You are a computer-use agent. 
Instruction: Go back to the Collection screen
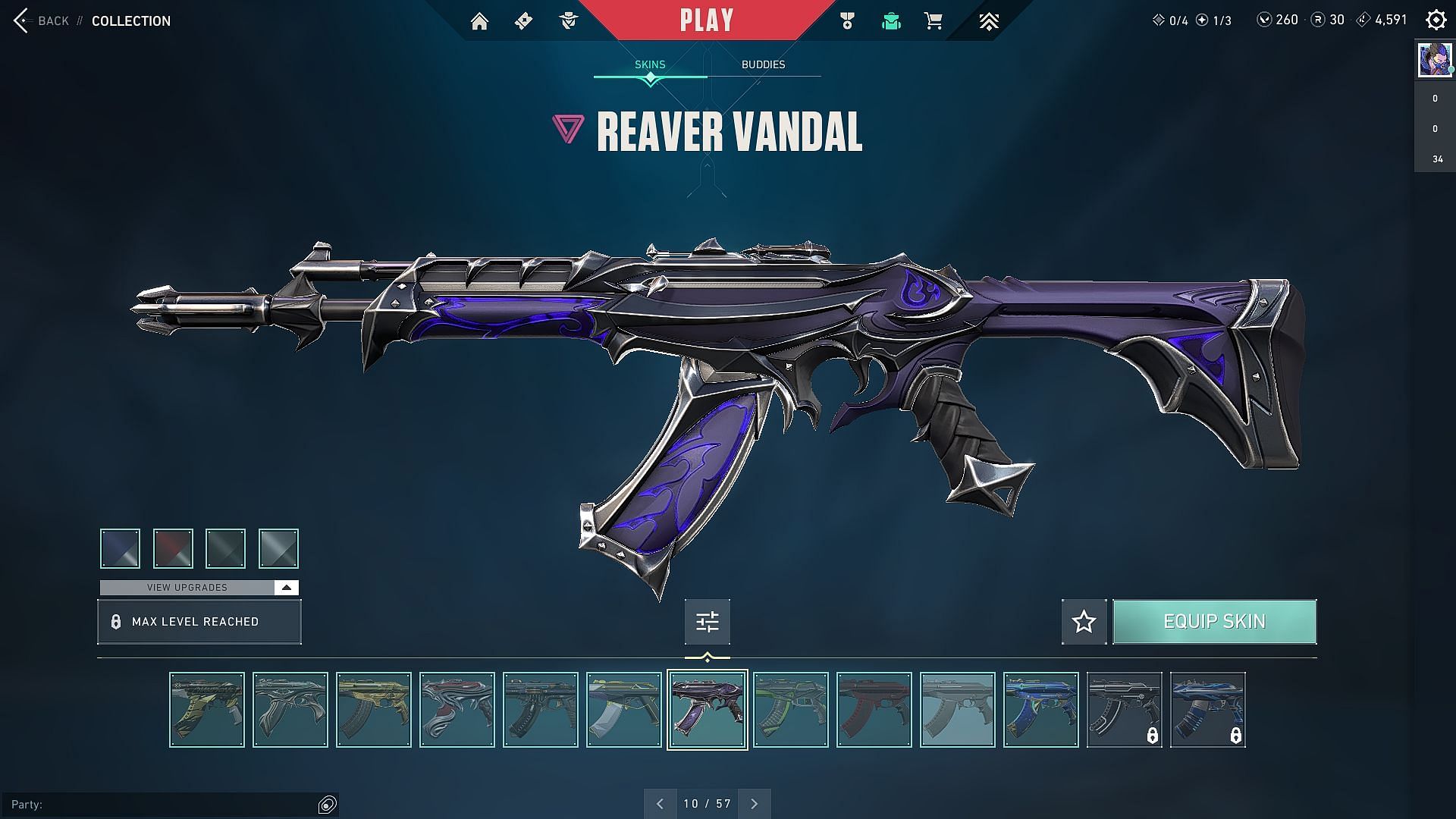coord(42,20)
